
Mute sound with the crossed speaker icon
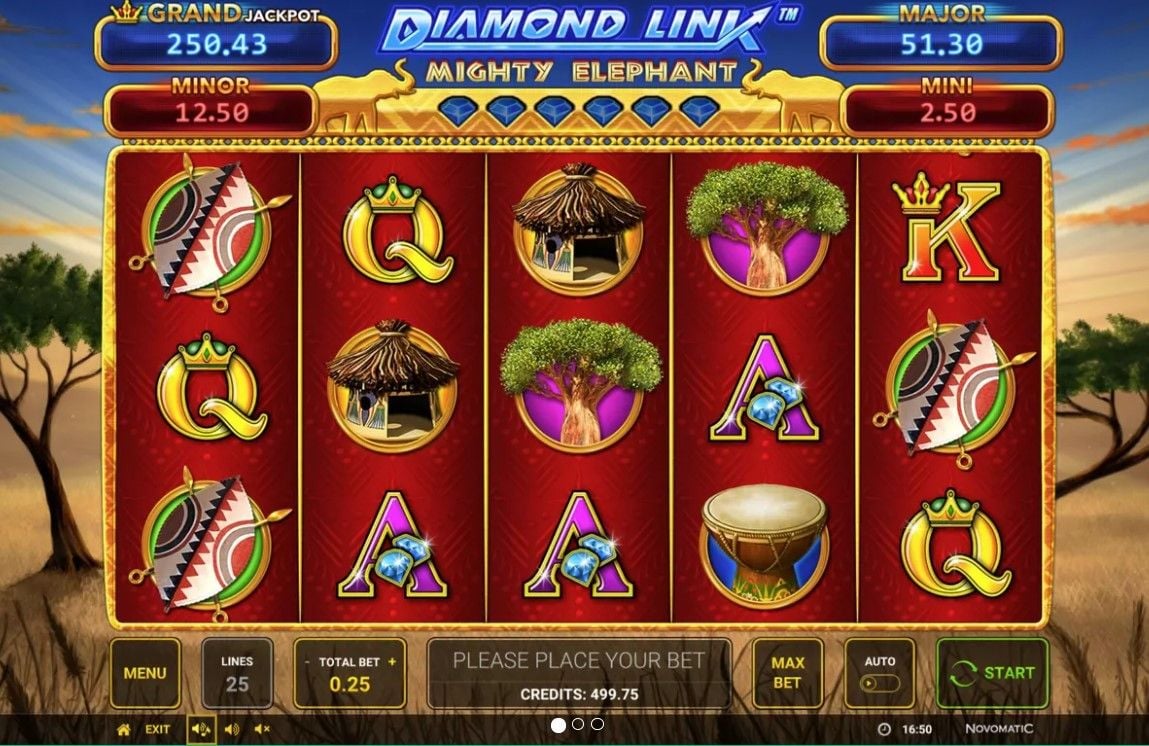262,730
